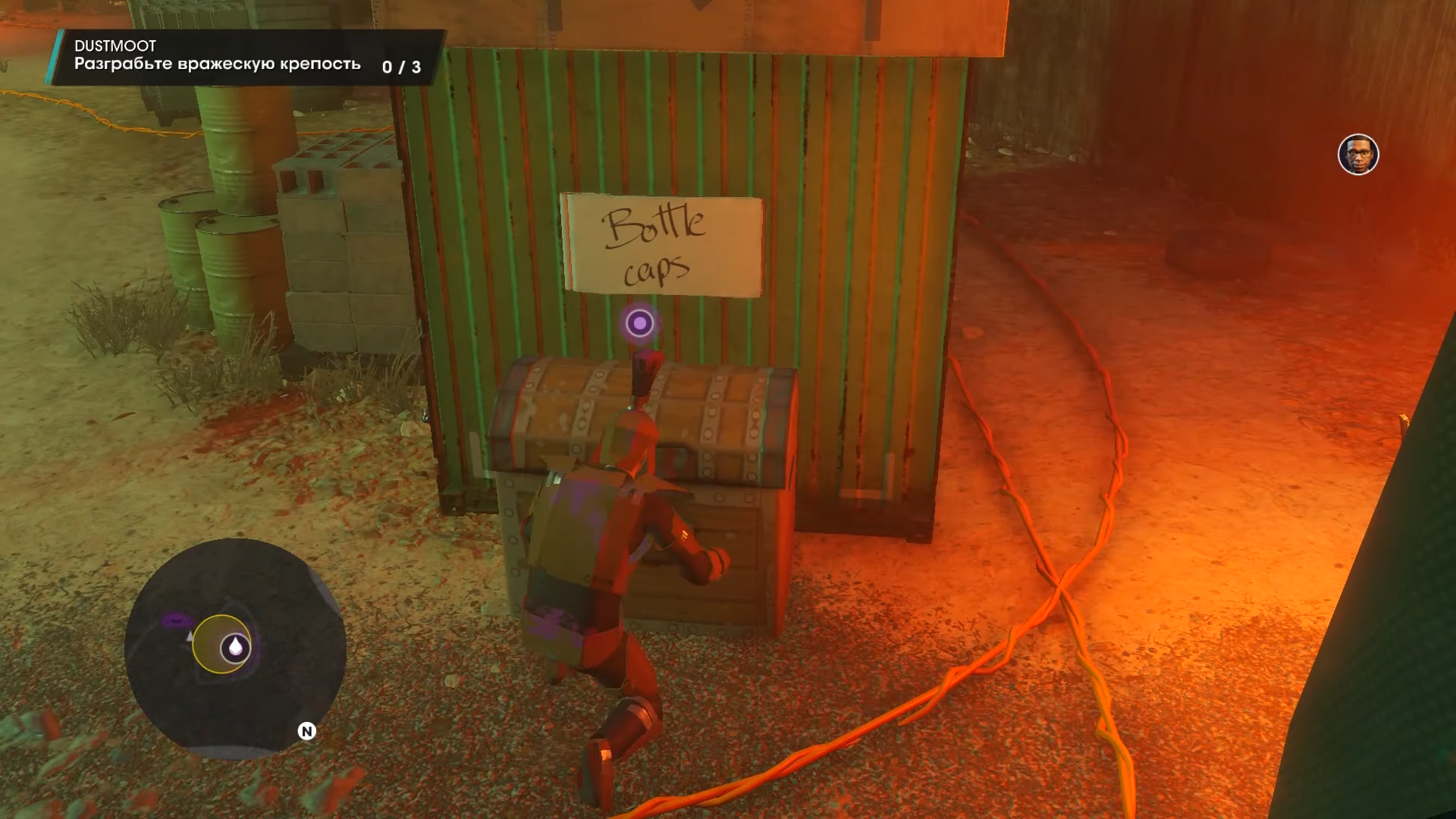Click the companion portrait icon
The image size is (1456, 819).
[x=1357, y=155]
